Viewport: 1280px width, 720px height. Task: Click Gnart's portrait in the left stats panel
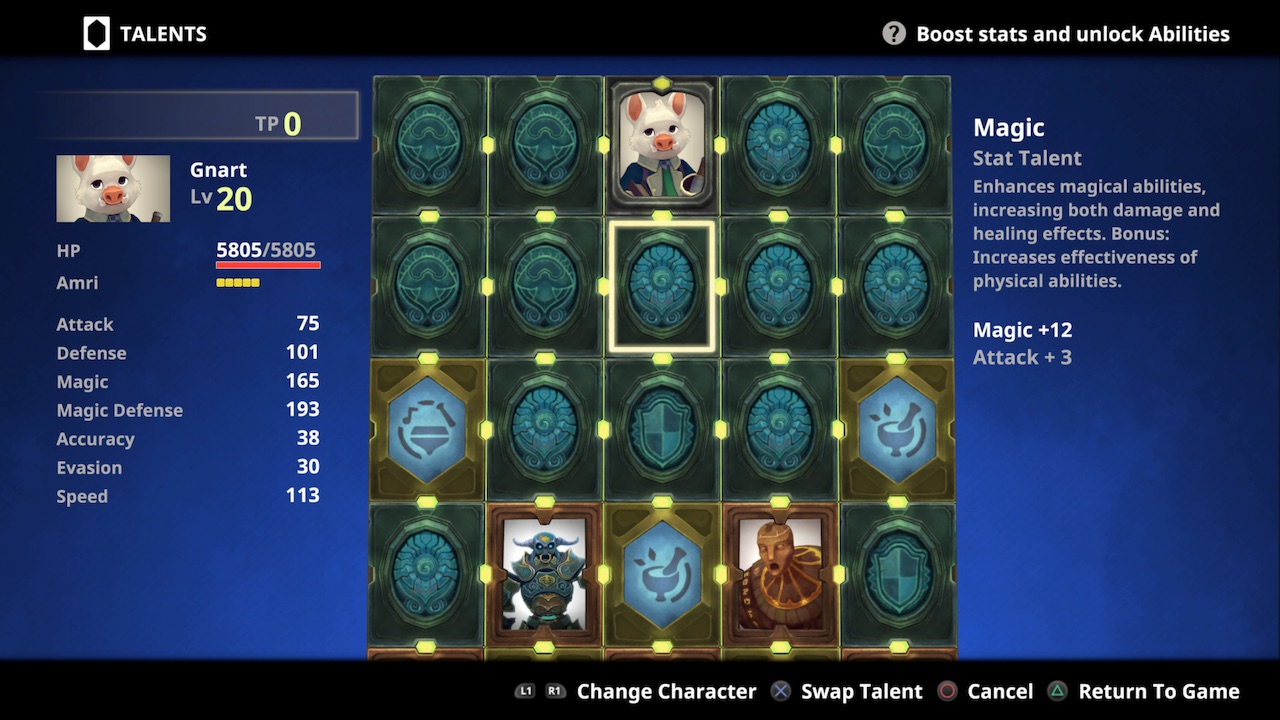(112, 187)
